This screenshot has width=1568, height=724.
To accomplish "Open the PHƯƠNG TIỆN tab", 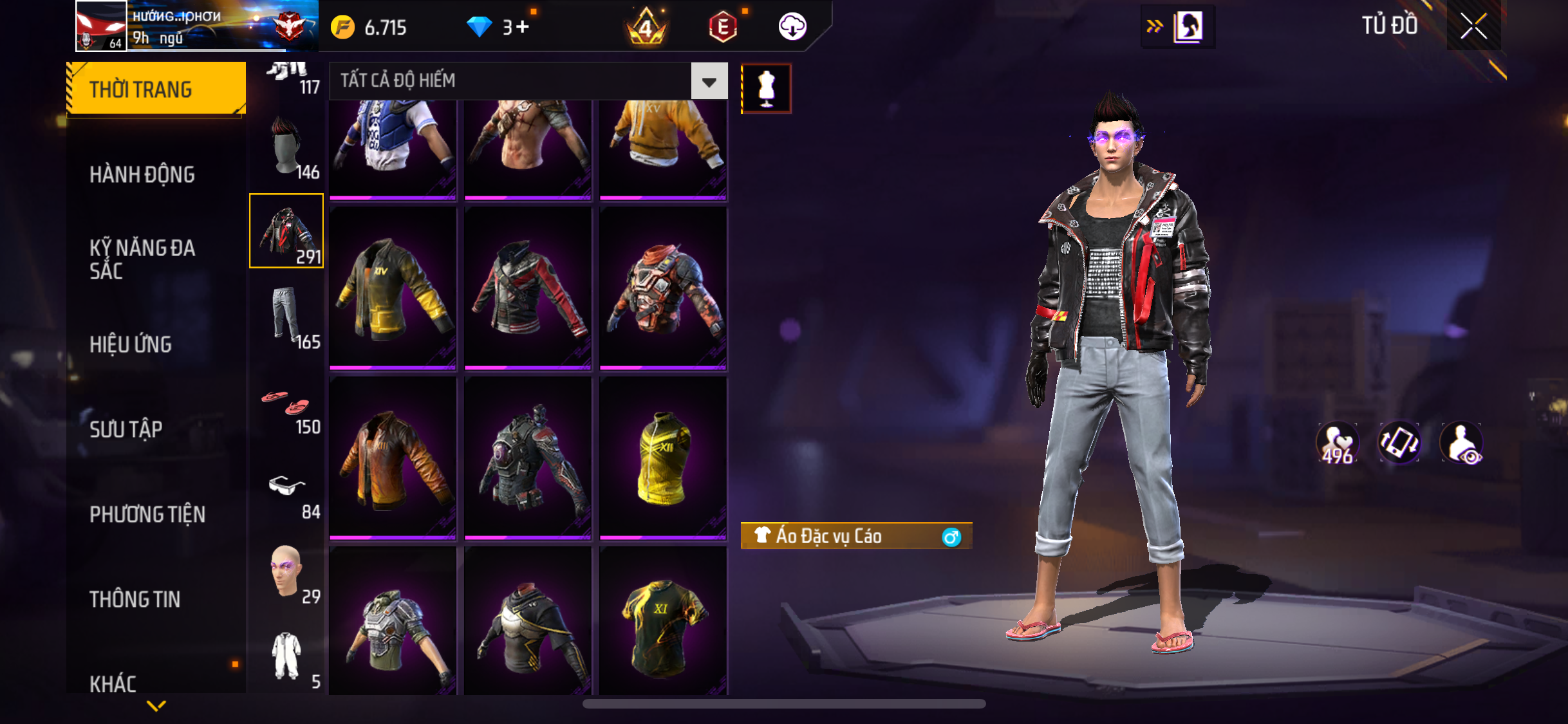I will click(x=147, y=514).
